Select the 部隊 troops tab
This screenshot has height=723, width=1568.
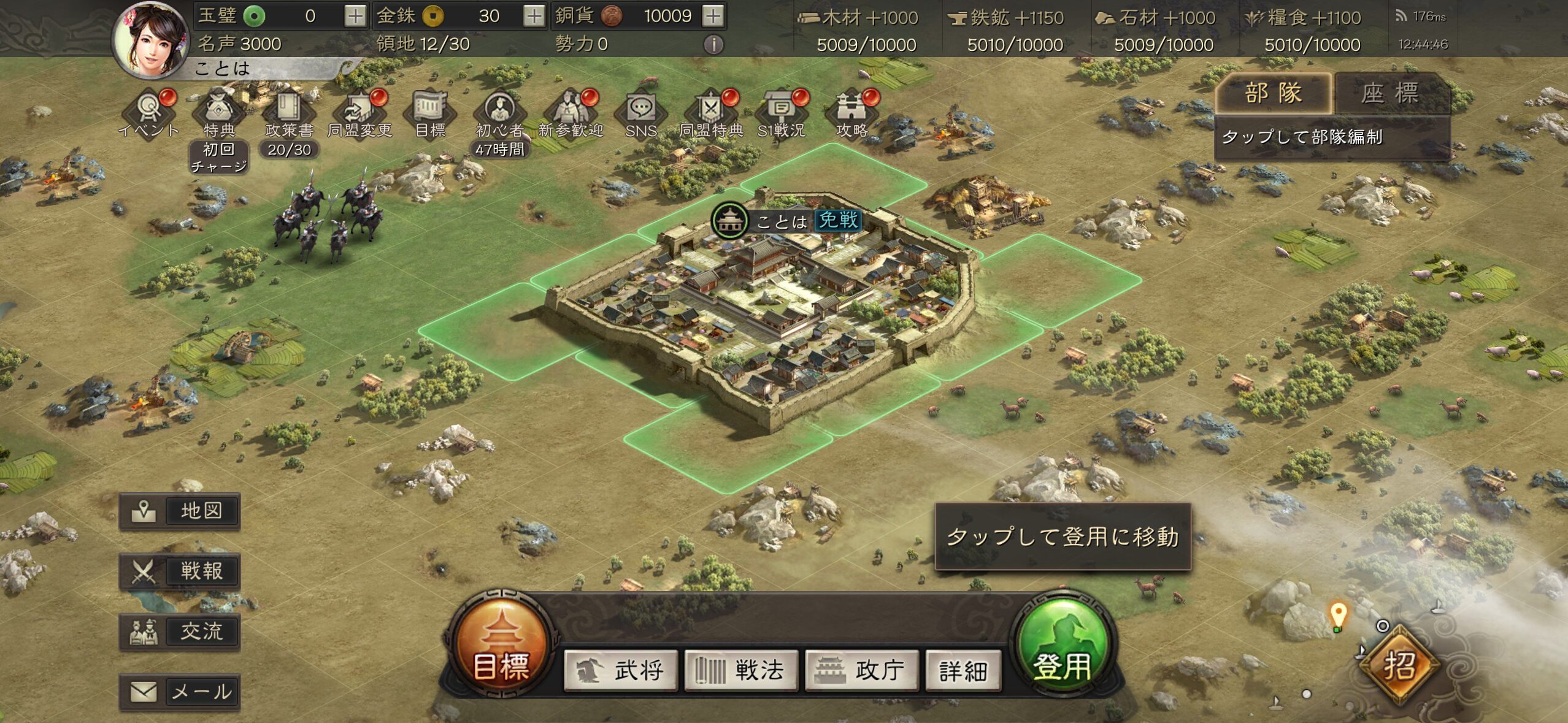tap(1274, 94)
